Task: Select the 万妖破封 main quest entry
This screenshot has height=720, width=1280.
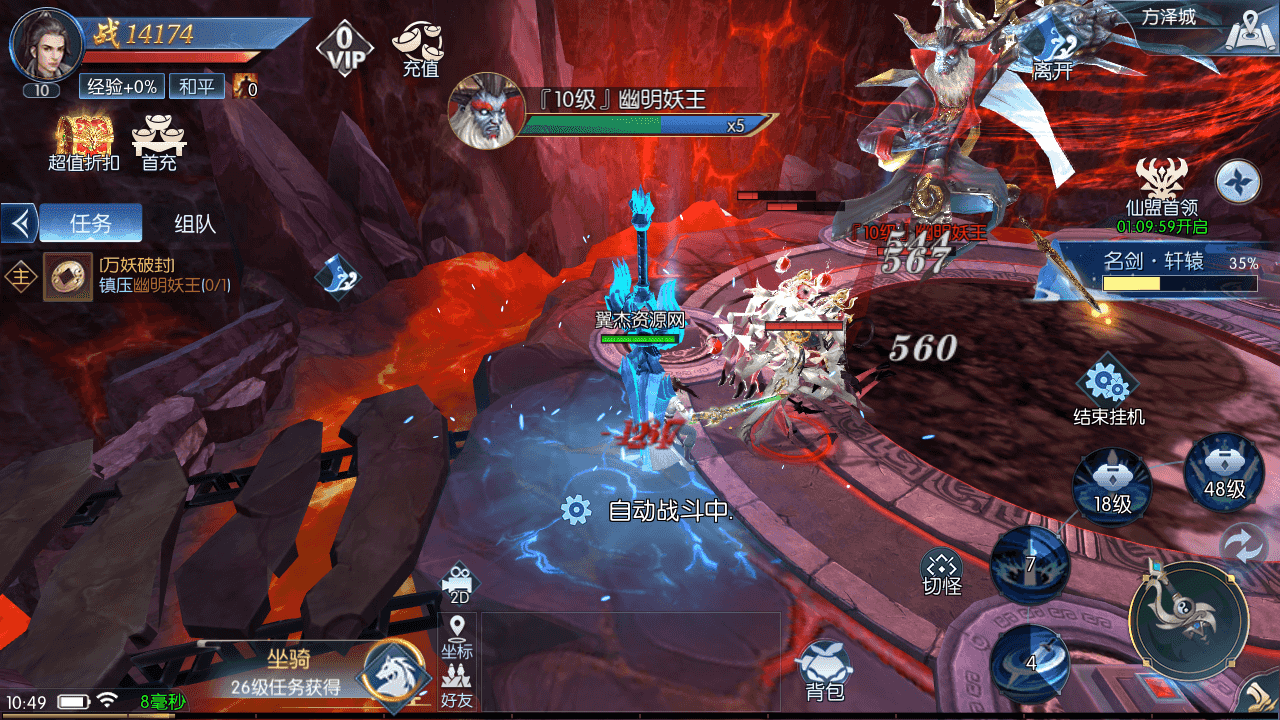Action: [x=140, y=275]
